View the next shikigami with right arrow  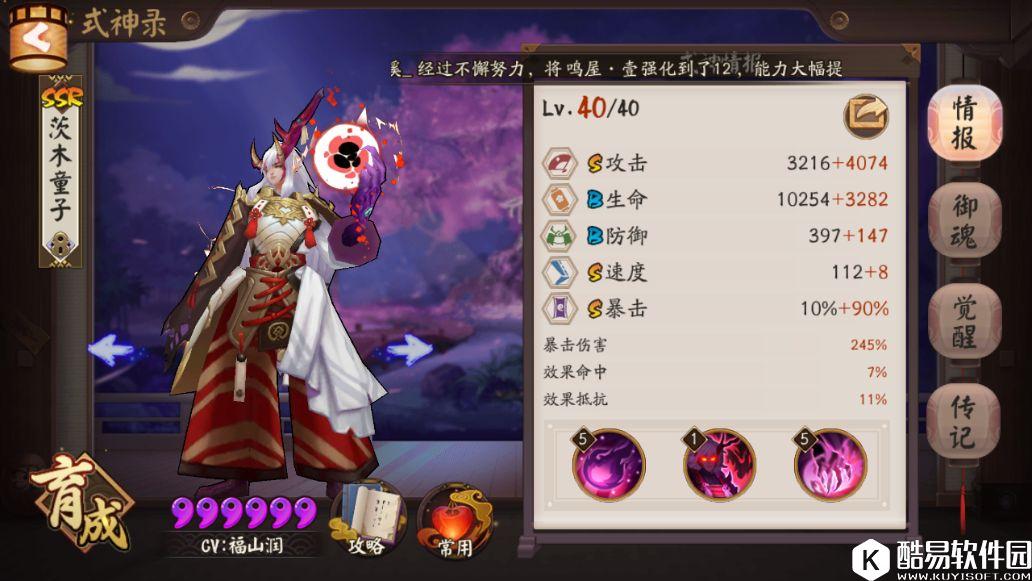point(408,349)
